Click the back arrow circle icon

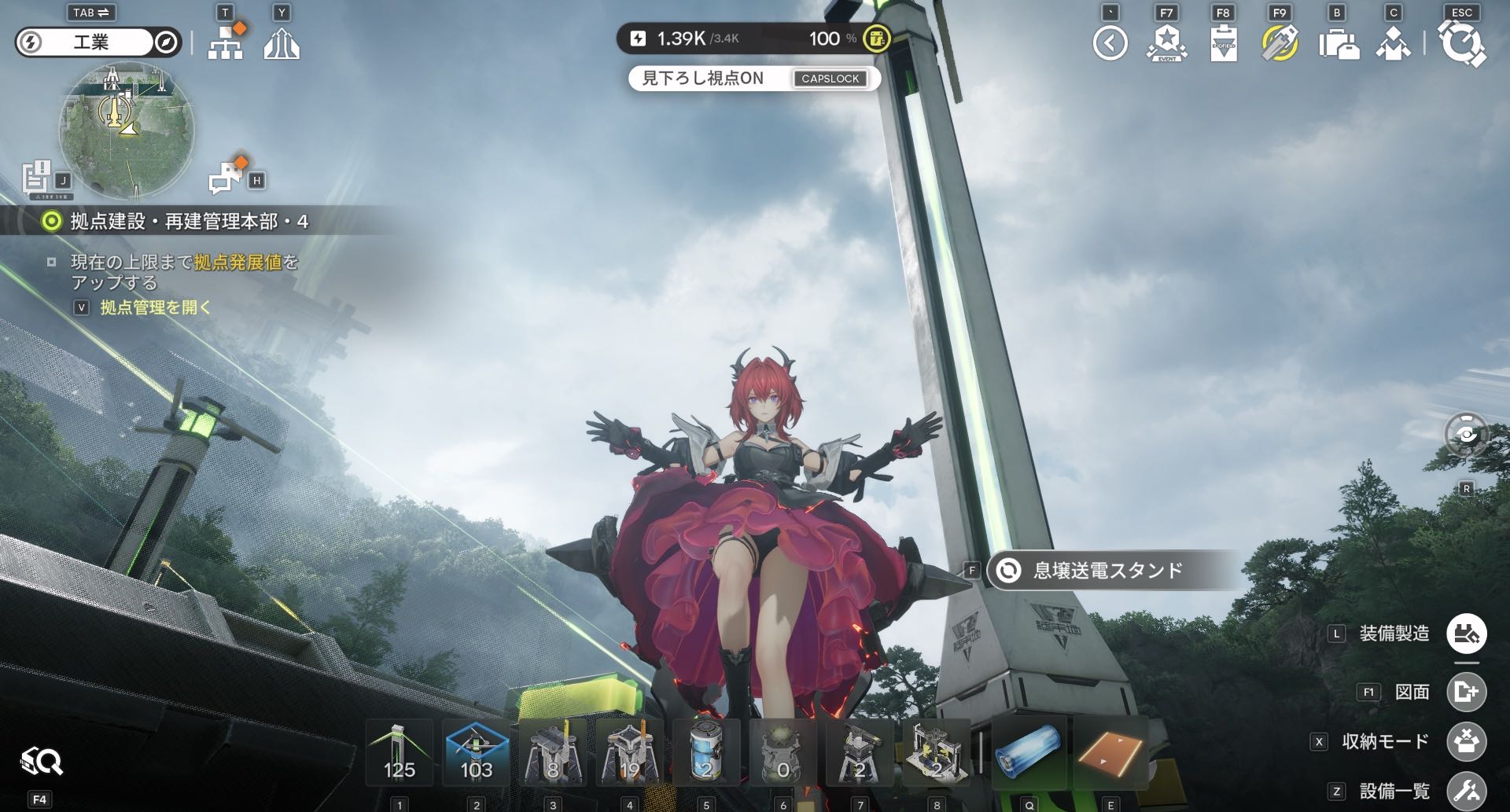[1110, 43]
